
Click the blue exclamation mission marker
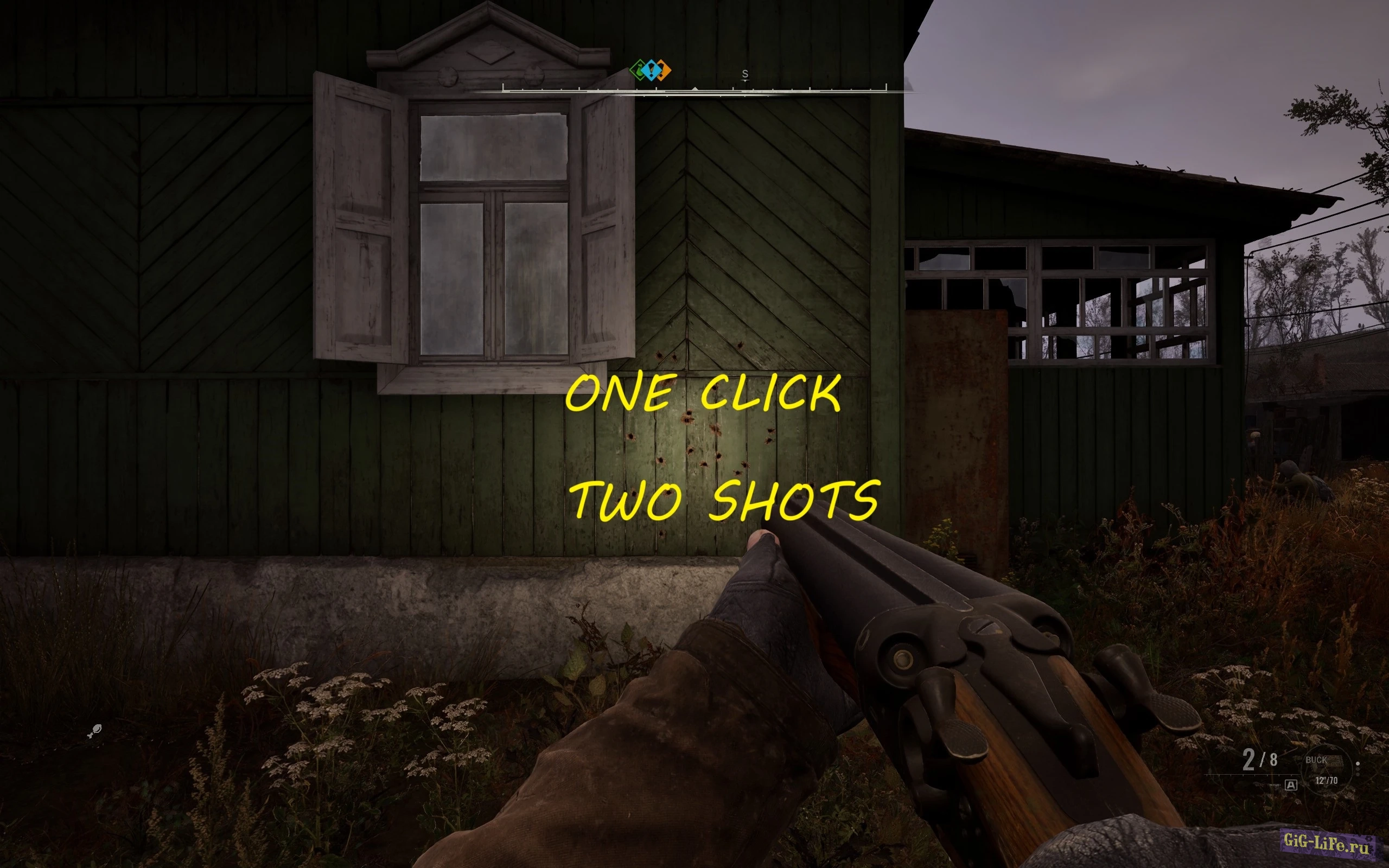pyautogui.click(x=652, y=71)
